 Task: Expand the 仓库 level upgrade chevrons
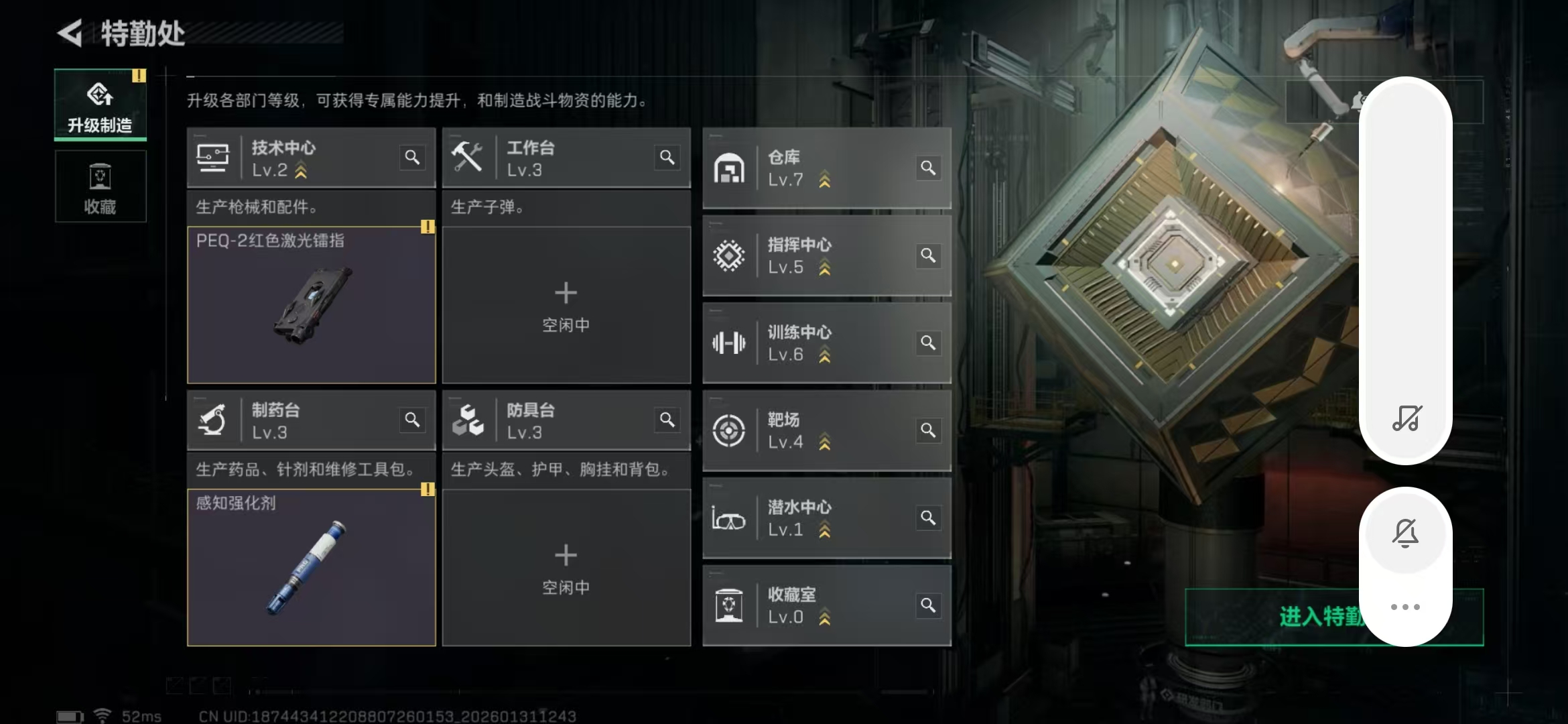(x=826, y=180)
